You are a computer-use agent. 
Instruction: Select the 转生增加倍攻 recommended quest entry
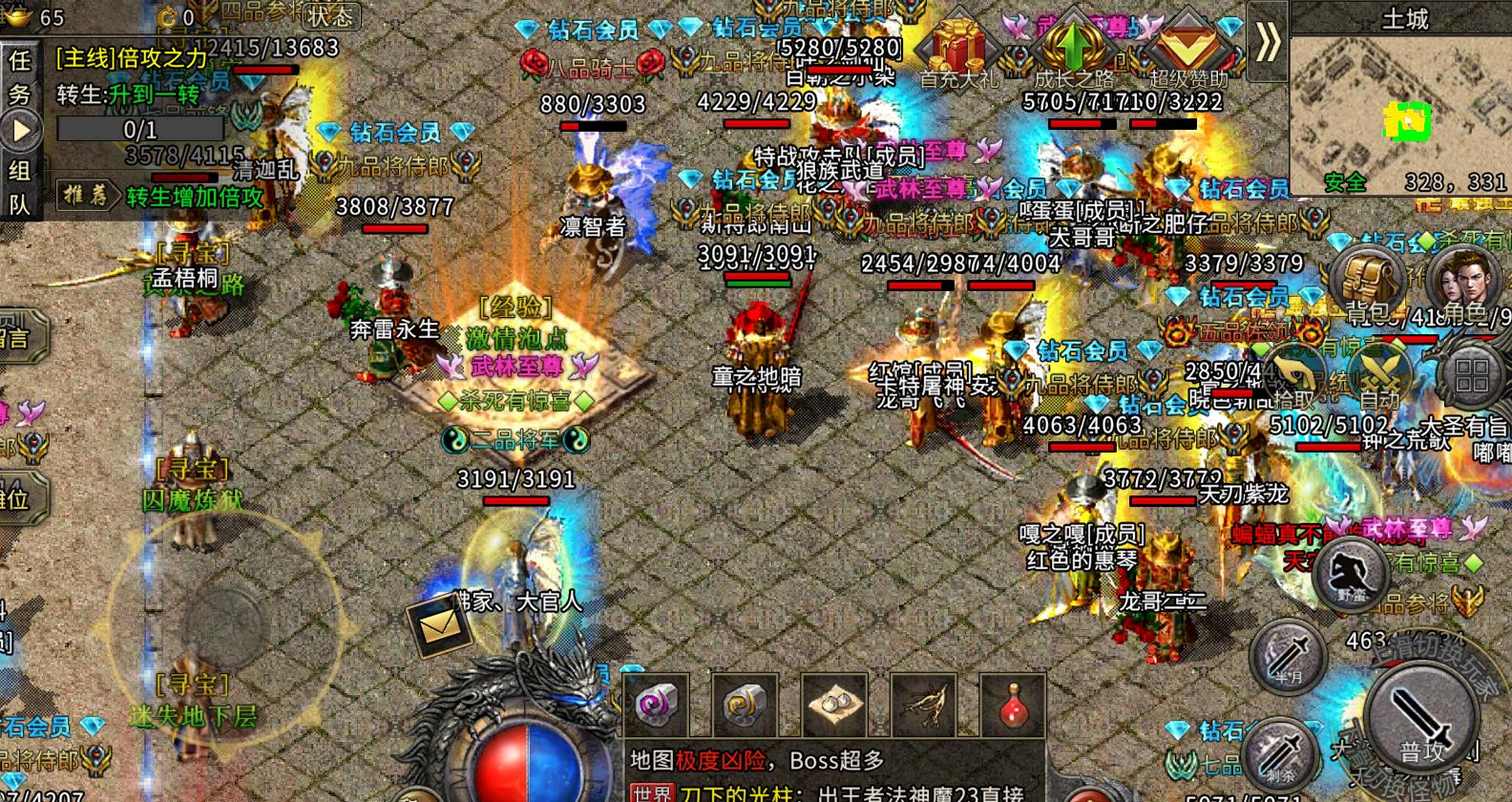[195, 198]
